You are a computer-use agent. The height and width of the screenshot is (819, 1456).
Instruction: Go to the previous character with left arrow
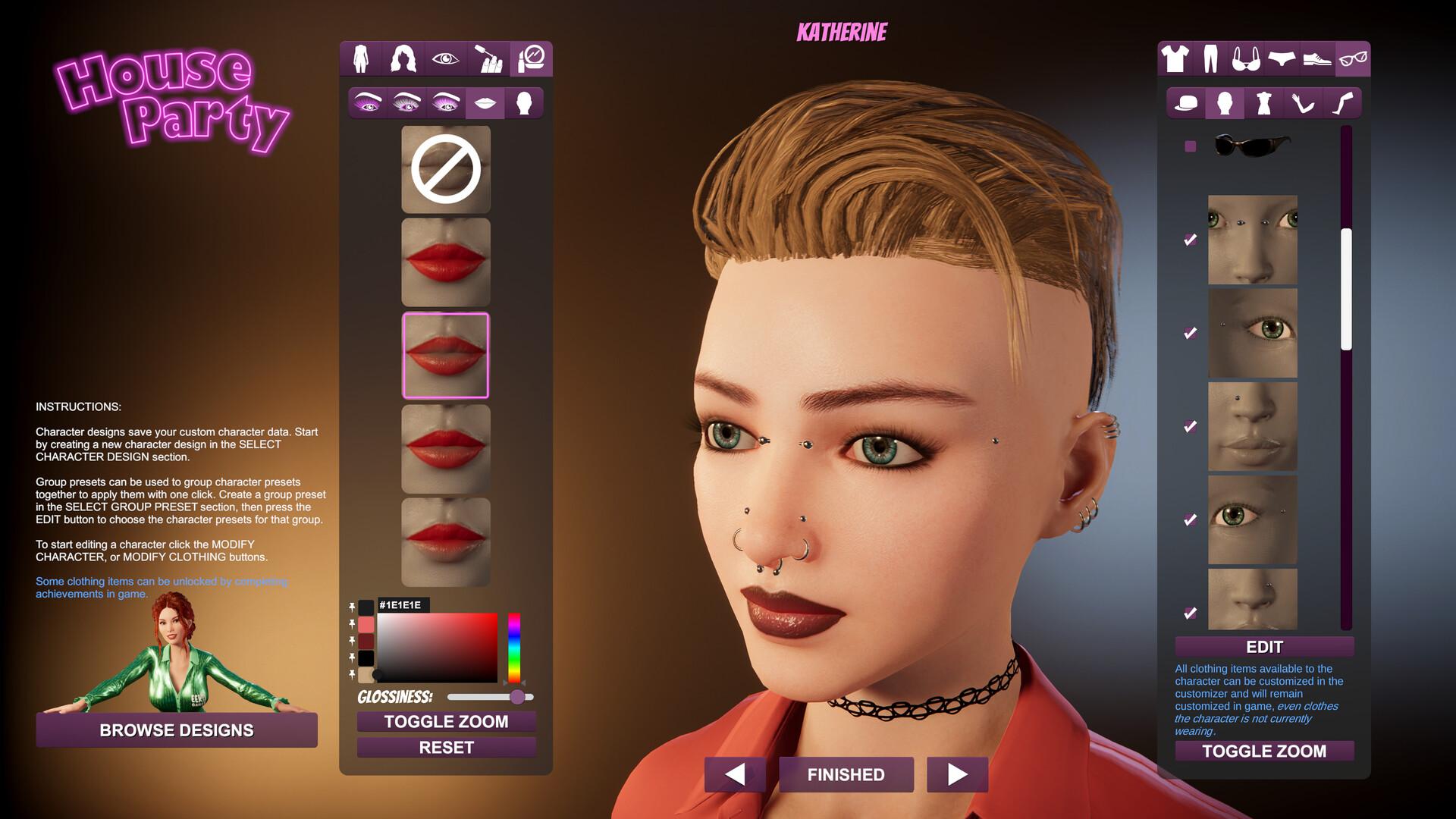734,774
